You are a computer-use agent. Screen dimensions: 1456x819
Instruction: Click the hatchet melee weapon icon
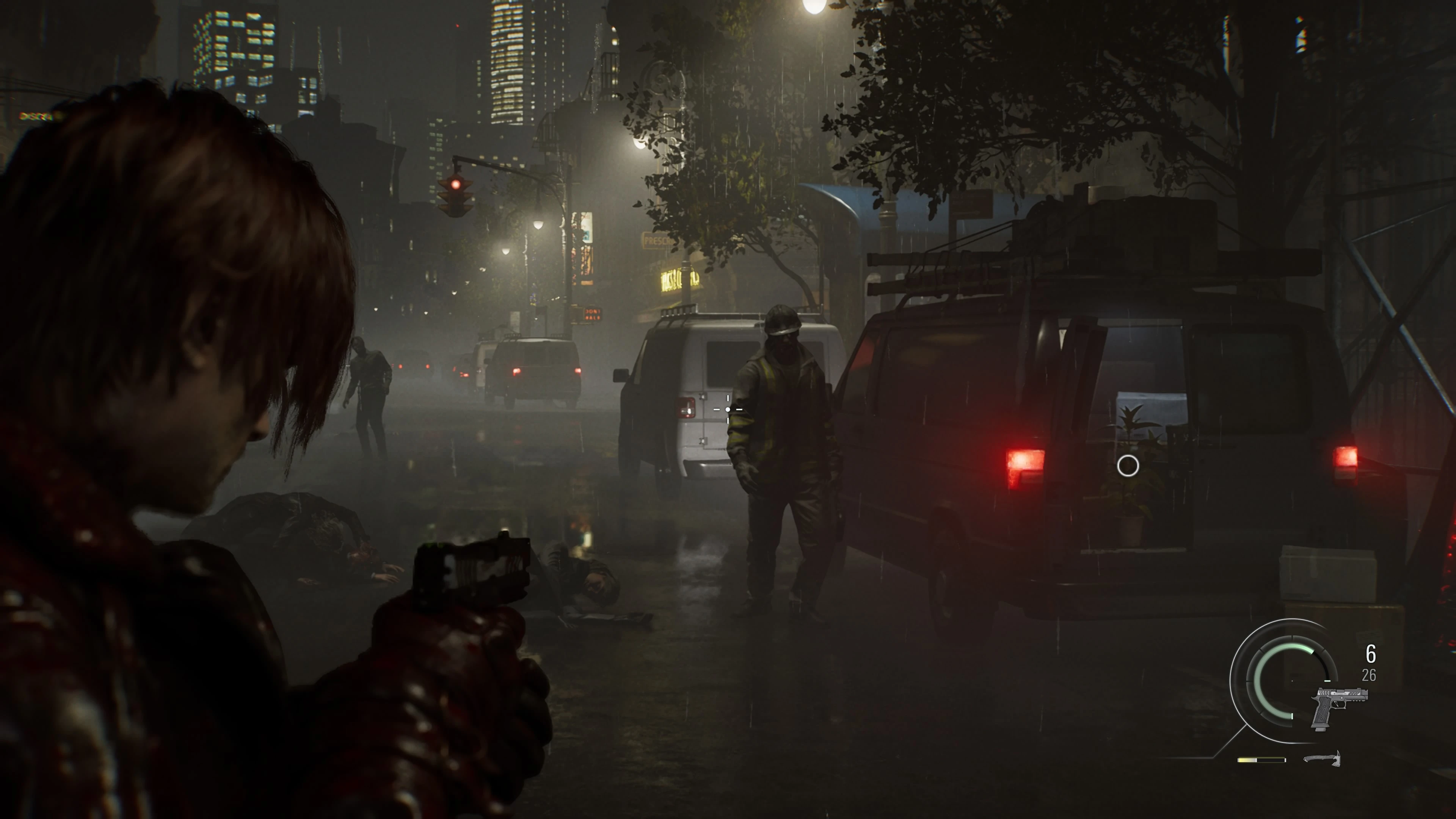pyautogui.click(x=1323, y=758)
